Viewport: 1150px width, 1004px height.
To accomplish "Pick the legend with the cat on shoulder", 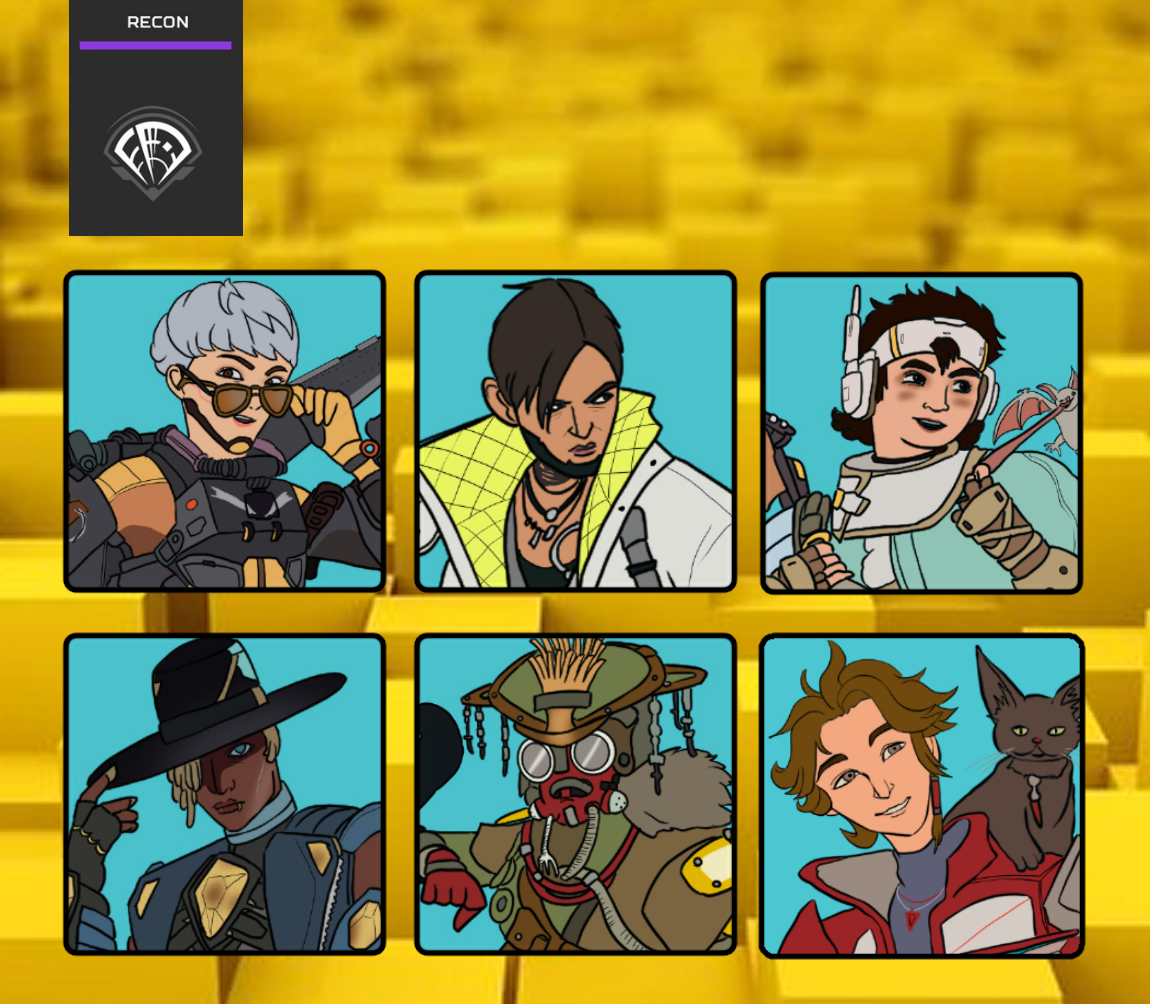I will (x=921, y=796).
